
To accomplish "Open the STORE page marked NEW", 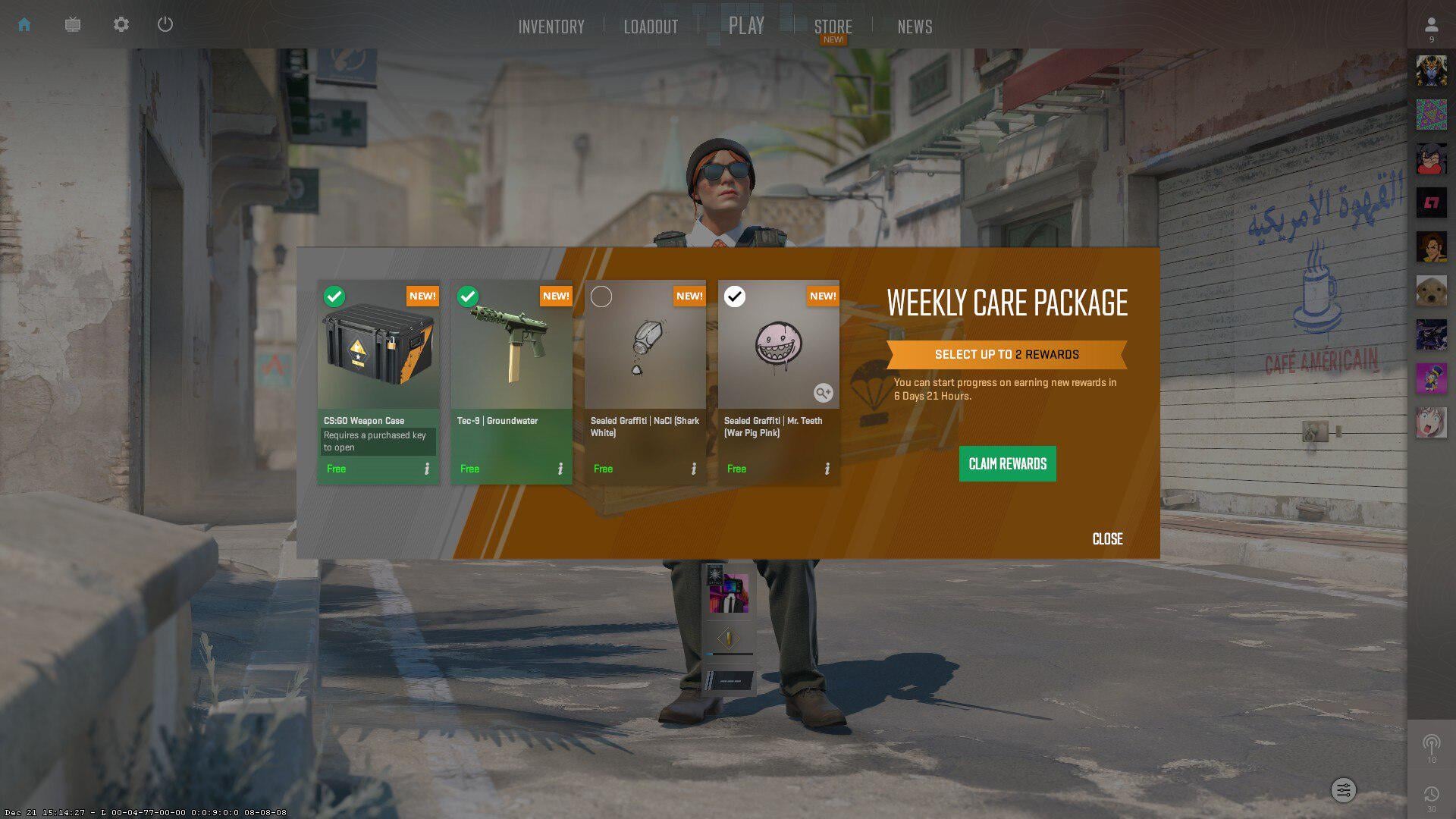I will 833,27.
